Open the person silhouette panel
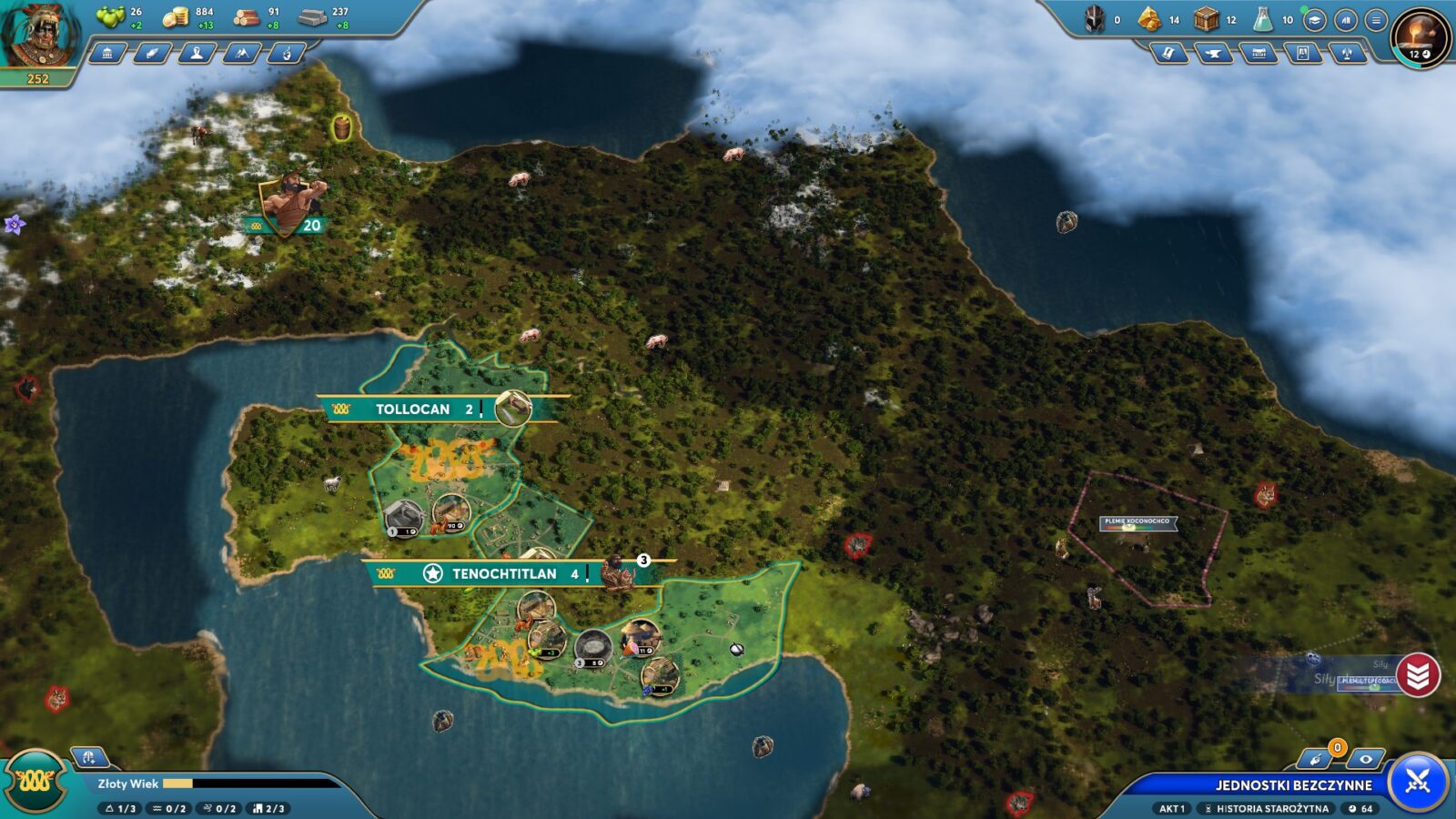The width and height of the screenshot is (1456, 819). 197,54
